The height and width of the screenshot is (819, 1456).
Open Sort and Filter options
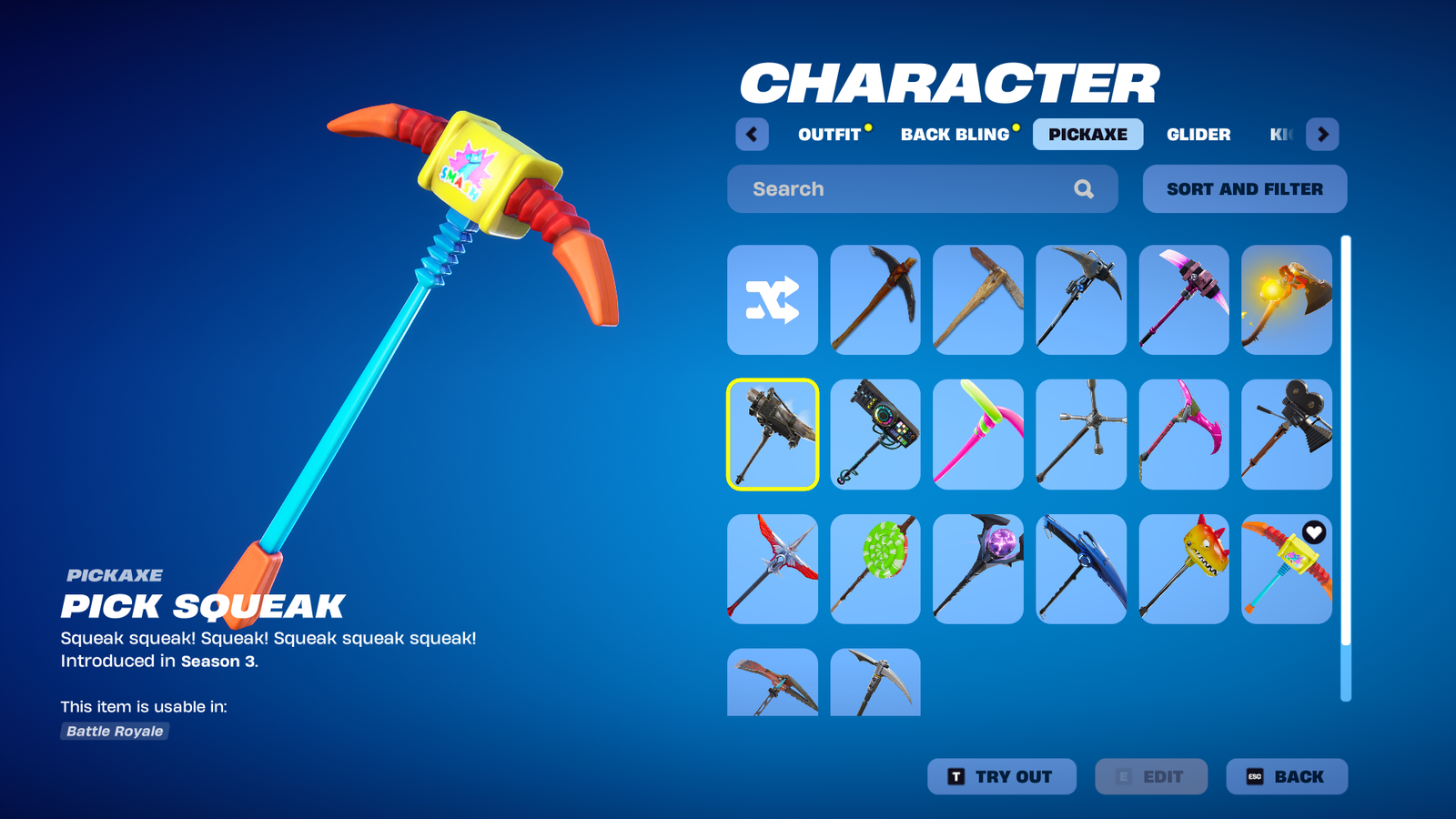(x=1244, y=189)
